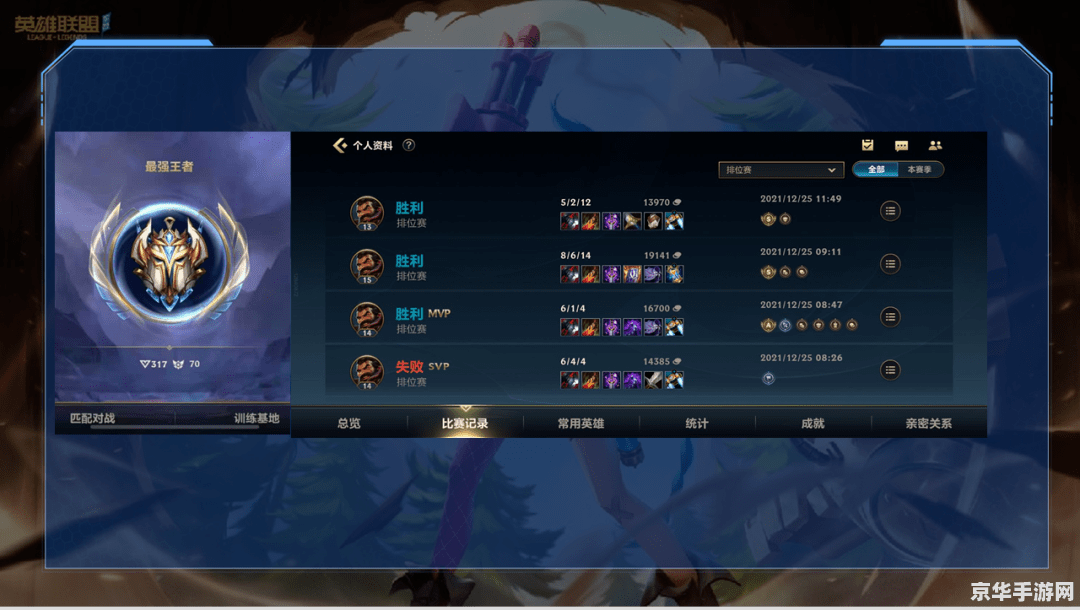Select the 全部 filter toggle

876,170
